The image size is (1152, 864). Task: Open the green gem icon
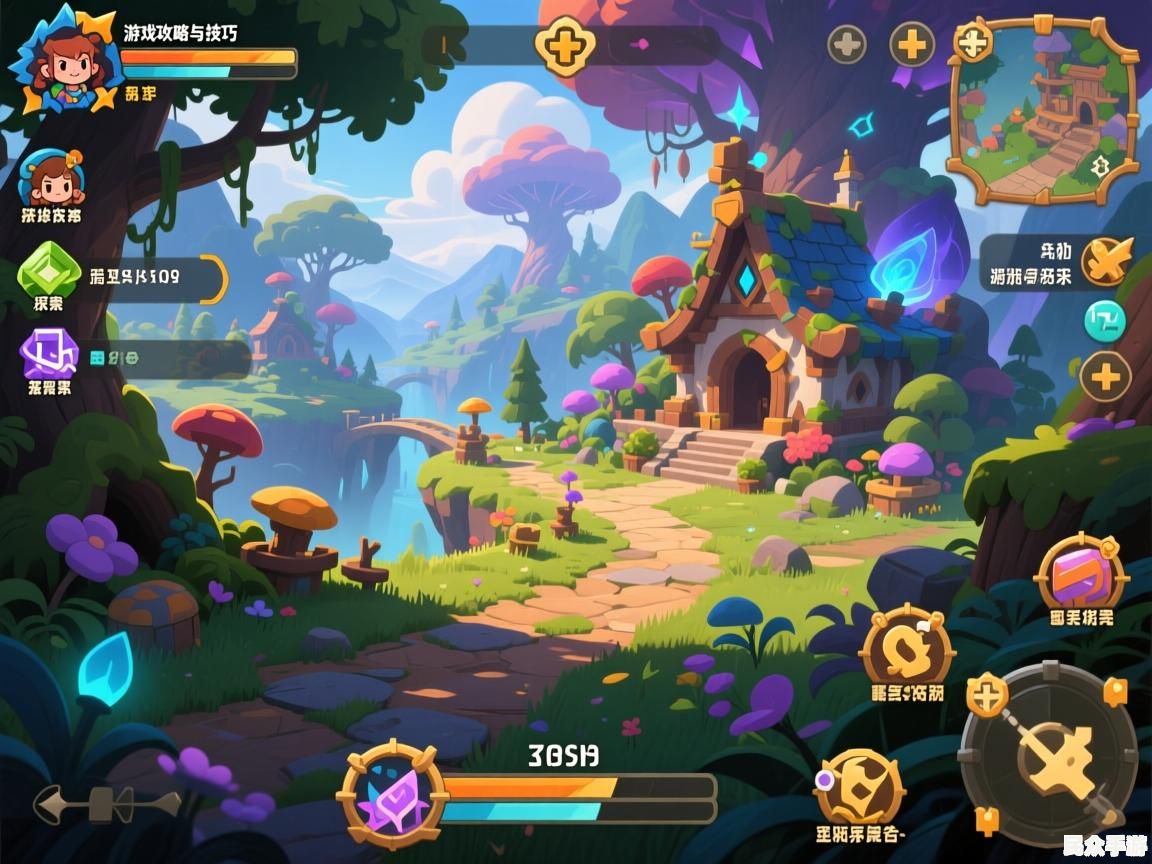point(50,269)
